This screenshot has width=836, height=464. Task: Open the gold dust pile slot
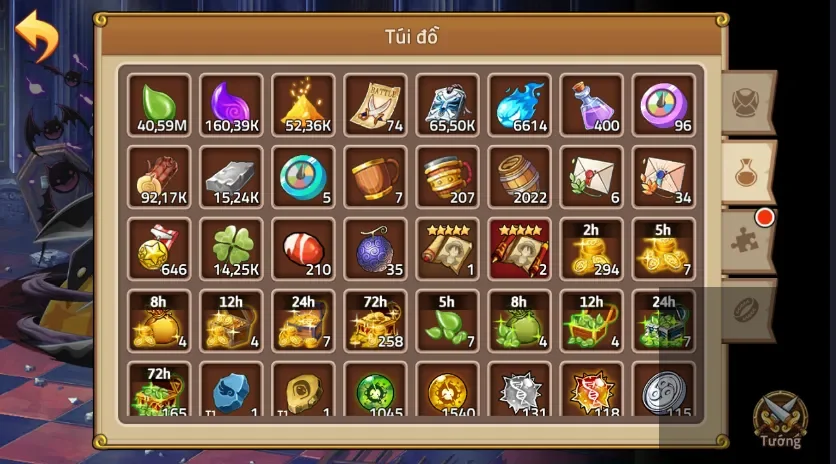coord(303,105)
